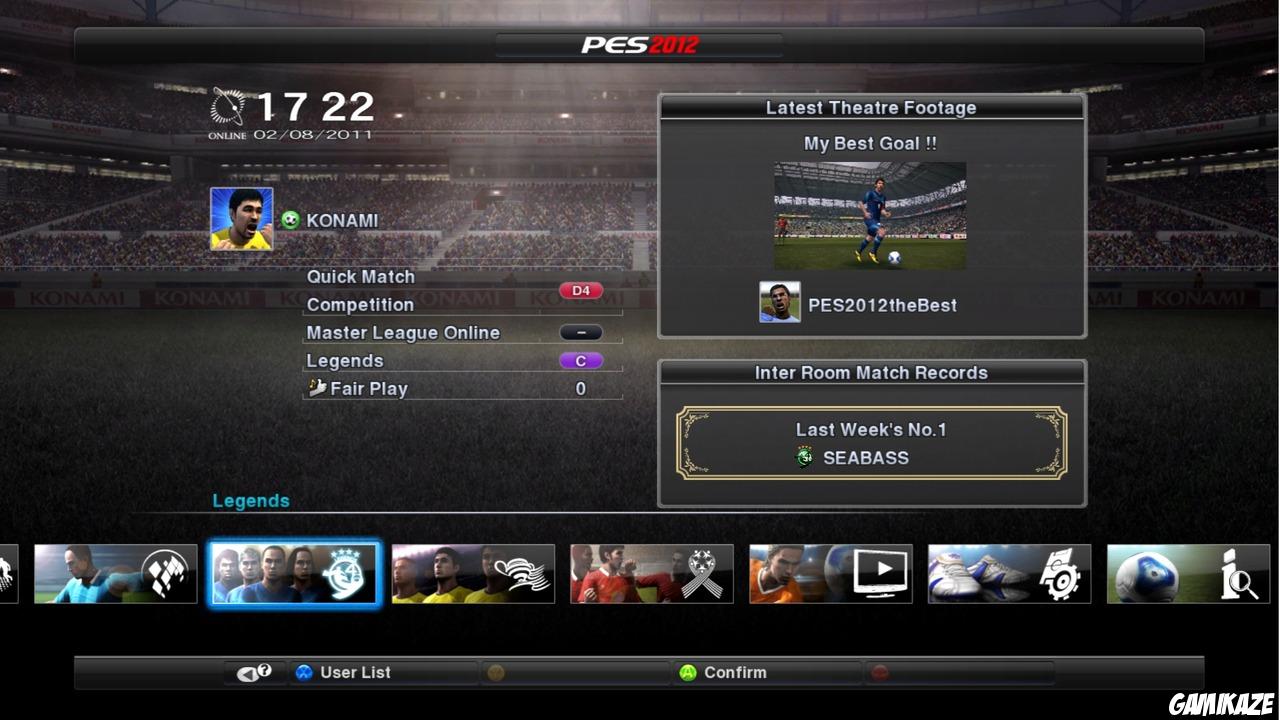The height and width of the screenshot is (720, 1280).
Task: Open the video theatre icon with play symbol
Action: tap(830, 573)
